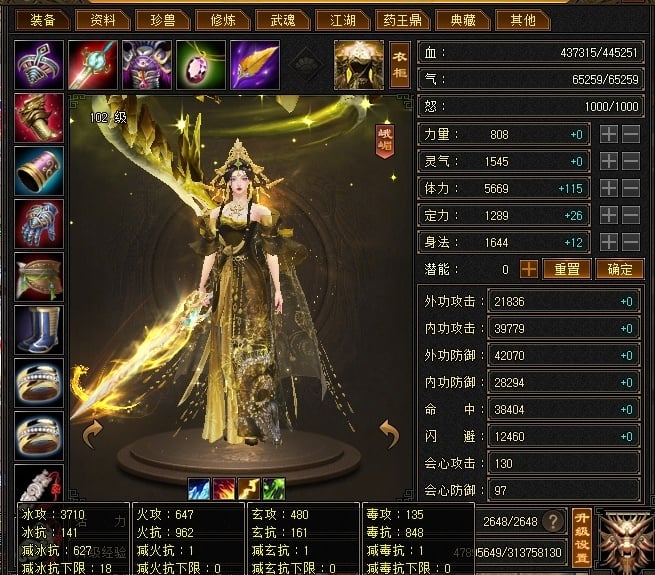Select the 珍兽 tab

click(x=162, y=19)
